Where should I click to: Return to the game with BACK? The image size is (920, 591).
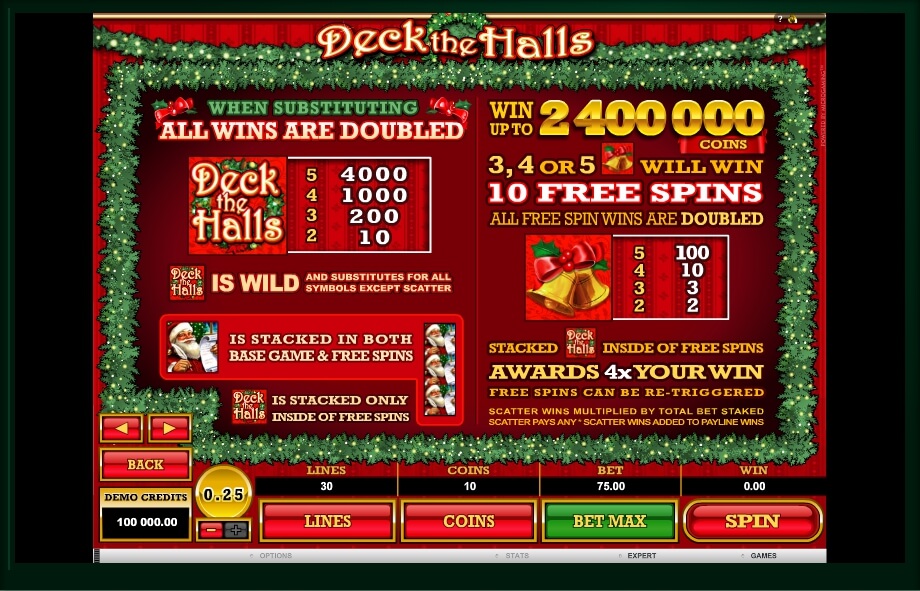click(145, 465)
